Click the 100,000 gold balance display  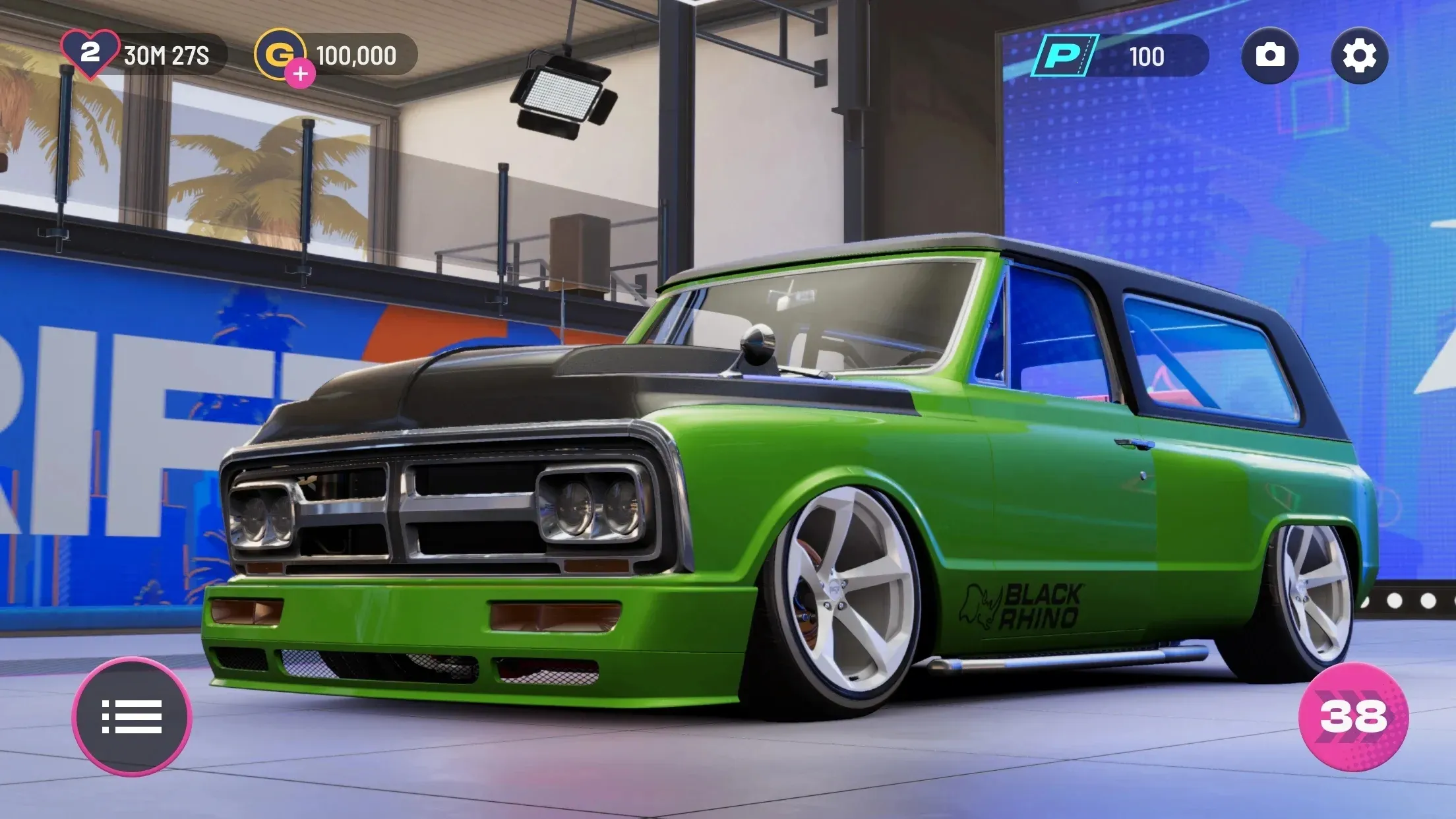[355, 55]
